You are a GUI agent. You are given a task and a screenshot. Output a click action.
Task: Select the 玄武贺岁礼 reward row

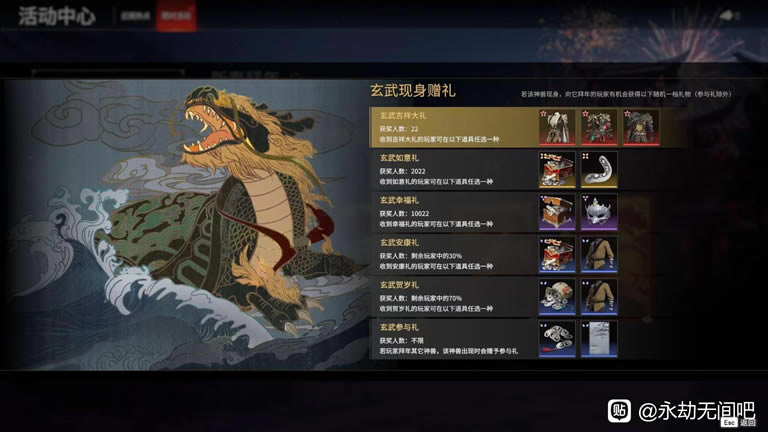[x=450, y=296]
